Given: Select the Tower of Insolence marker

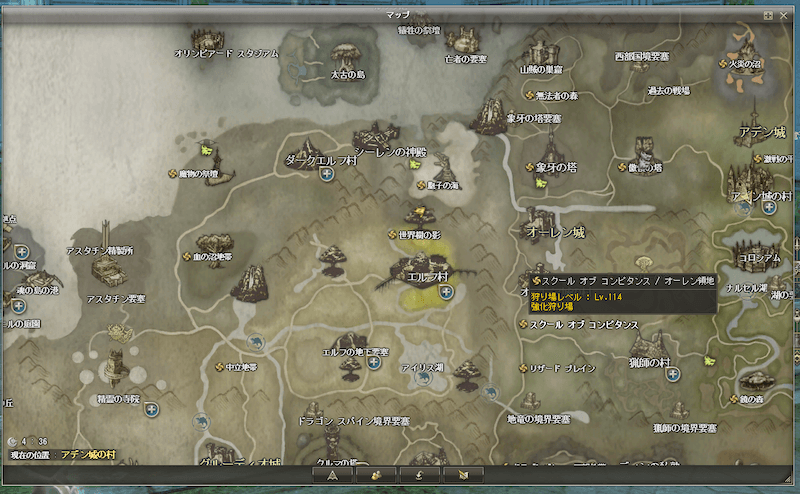Looking at the screenshot, I should click(622, 167).
